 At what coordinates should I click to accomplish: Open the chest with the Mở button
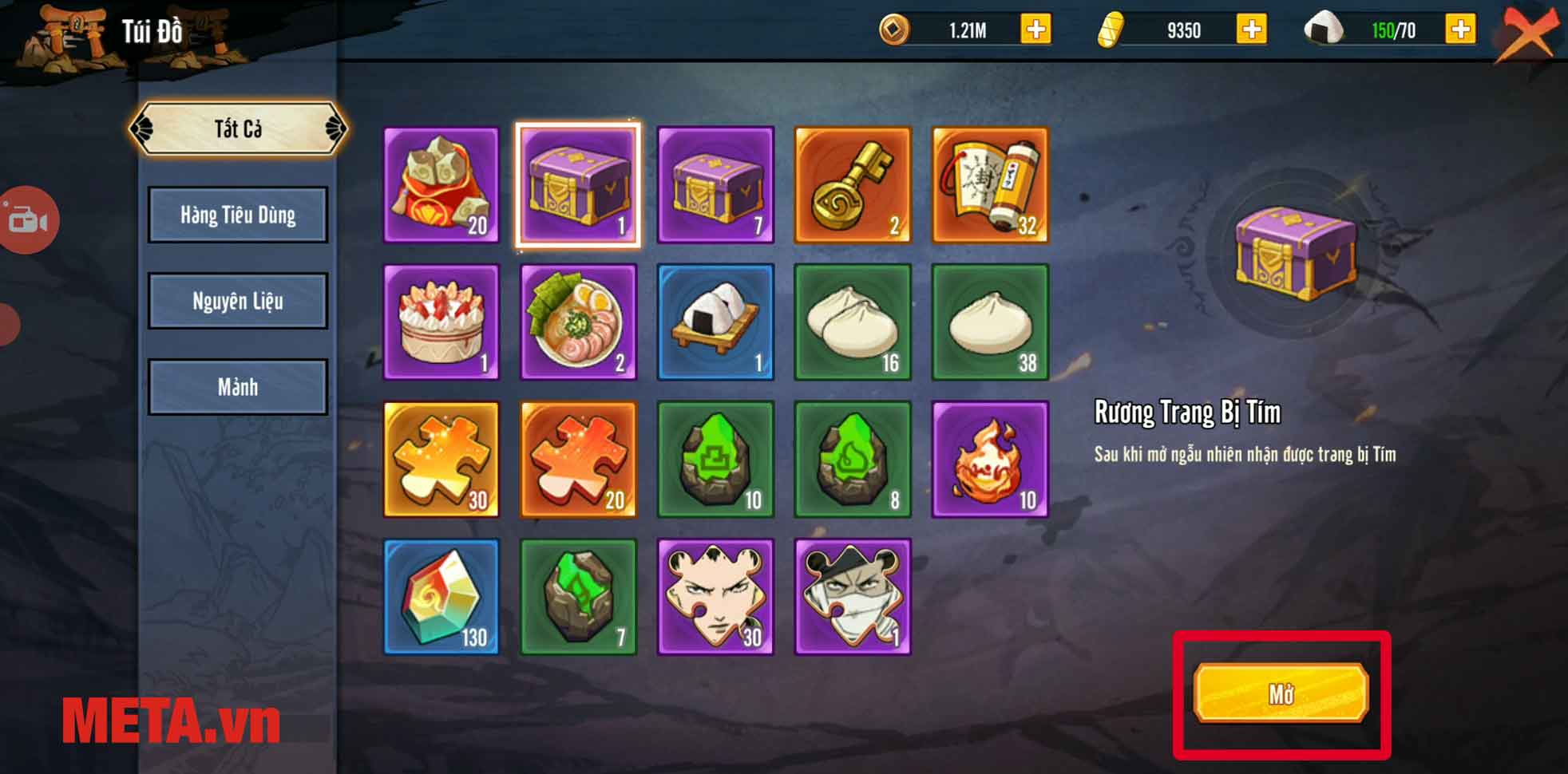tap(1281, 693)
